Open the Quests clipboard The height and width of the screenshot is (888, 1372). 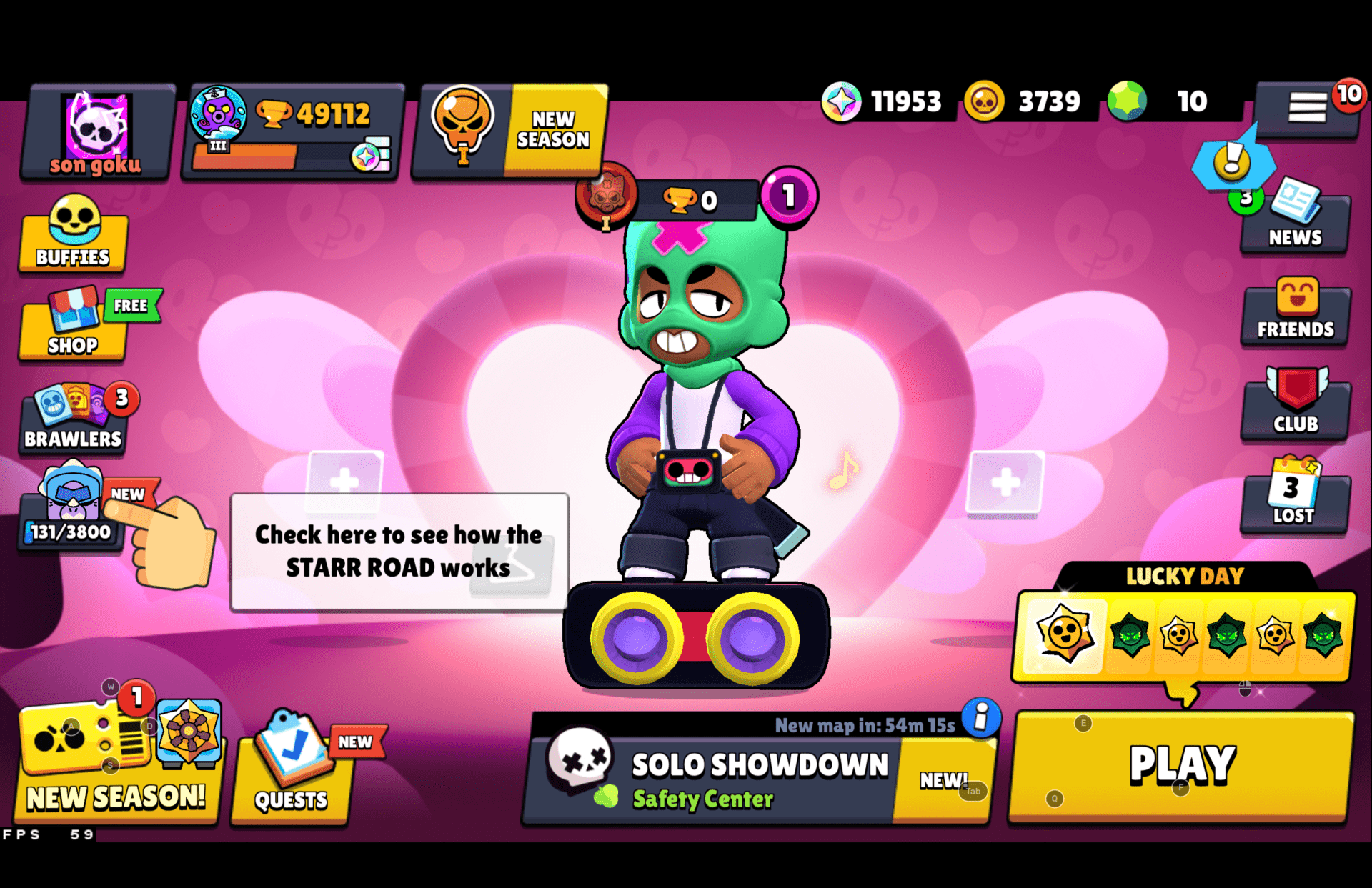(x=293, y=772)
